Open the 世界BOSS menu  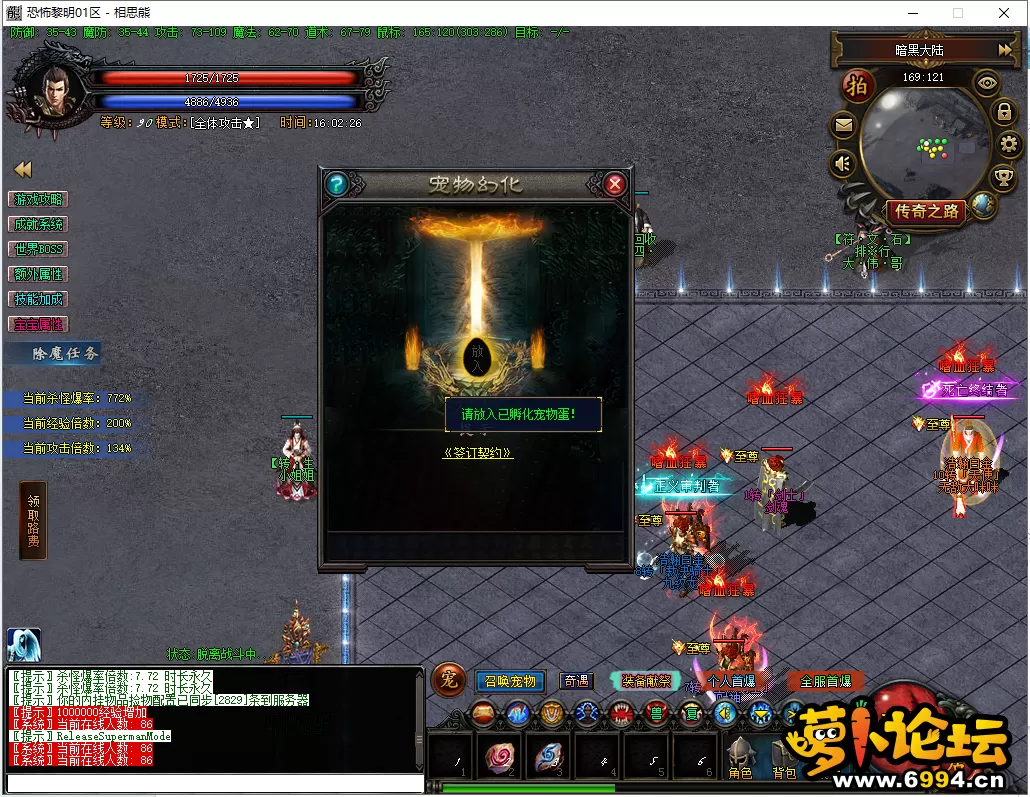pyautogui.click(x=38, y=249)
